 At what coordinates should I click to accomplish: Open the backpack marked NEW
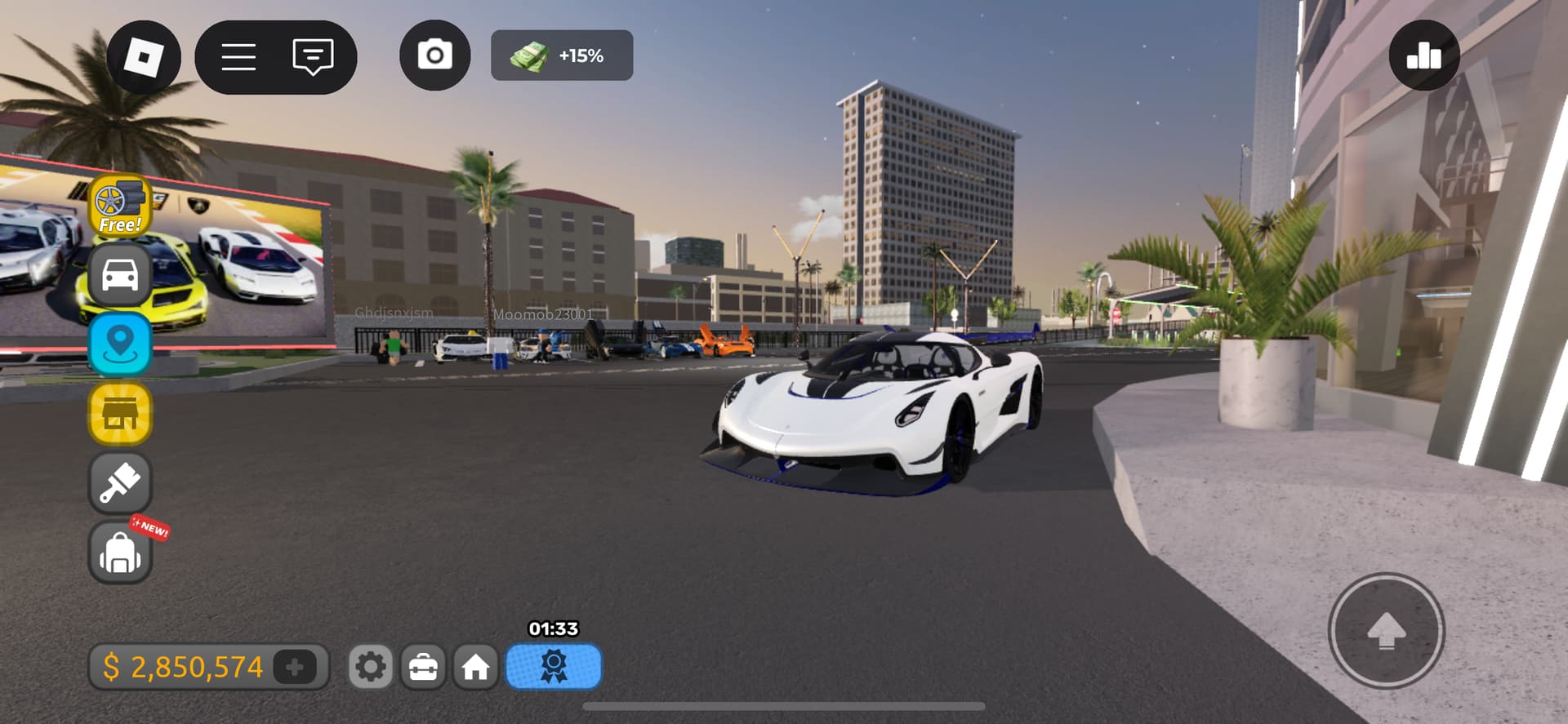[120, 553]
